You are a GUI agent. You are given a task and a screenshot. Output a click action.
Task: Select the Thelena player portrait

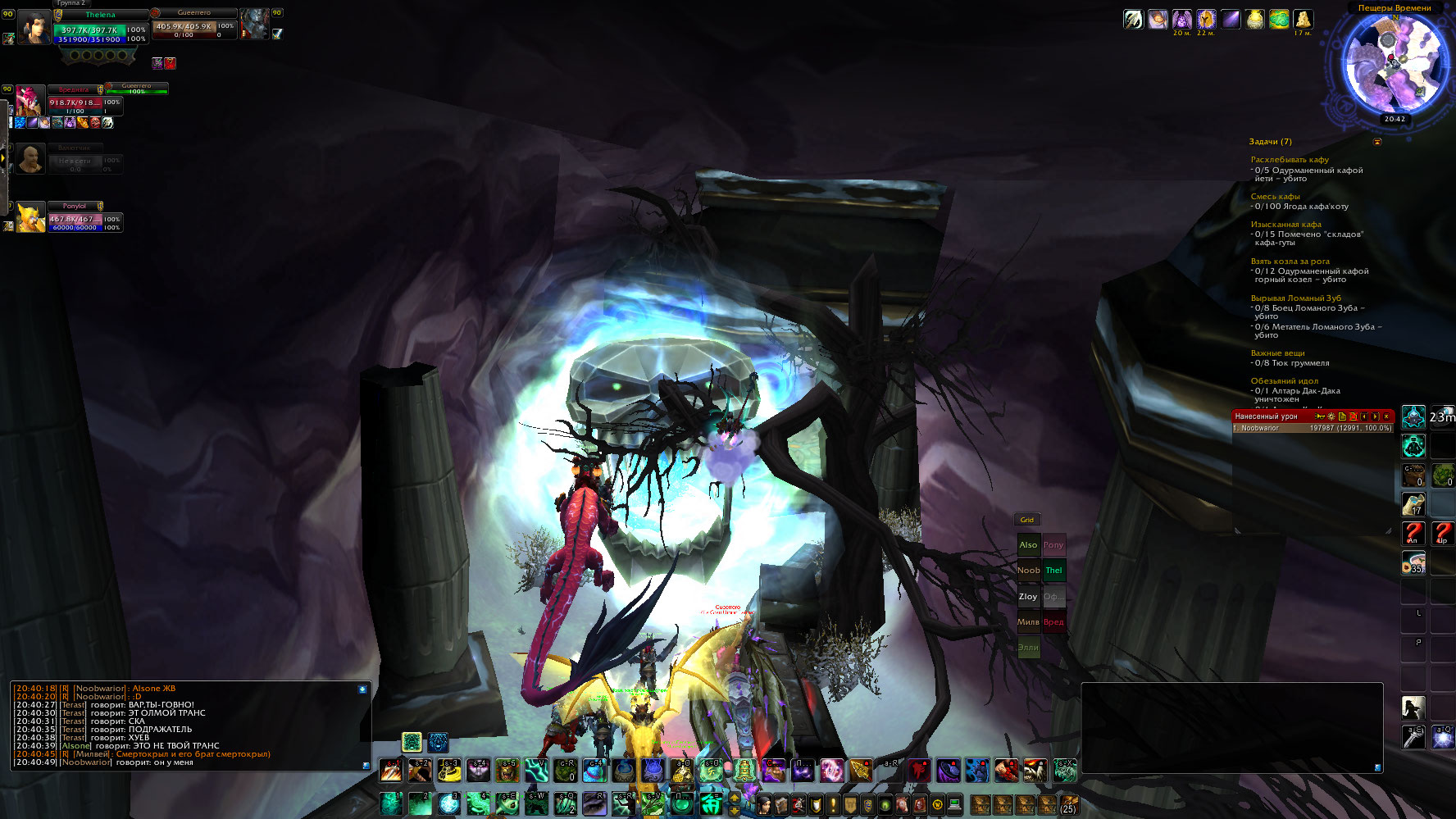click(34, 25)
